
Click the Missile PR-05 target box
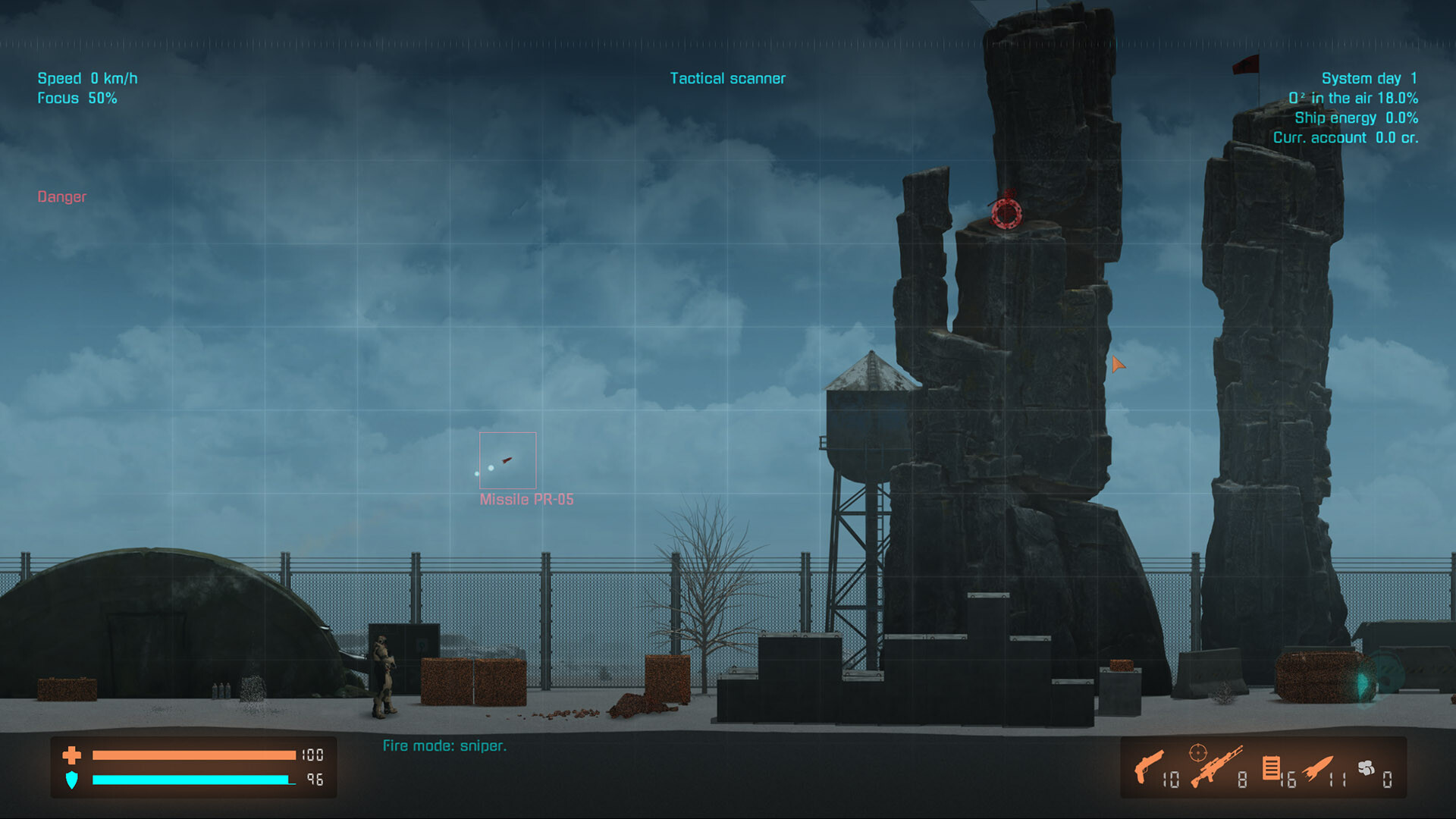[507, 459]
